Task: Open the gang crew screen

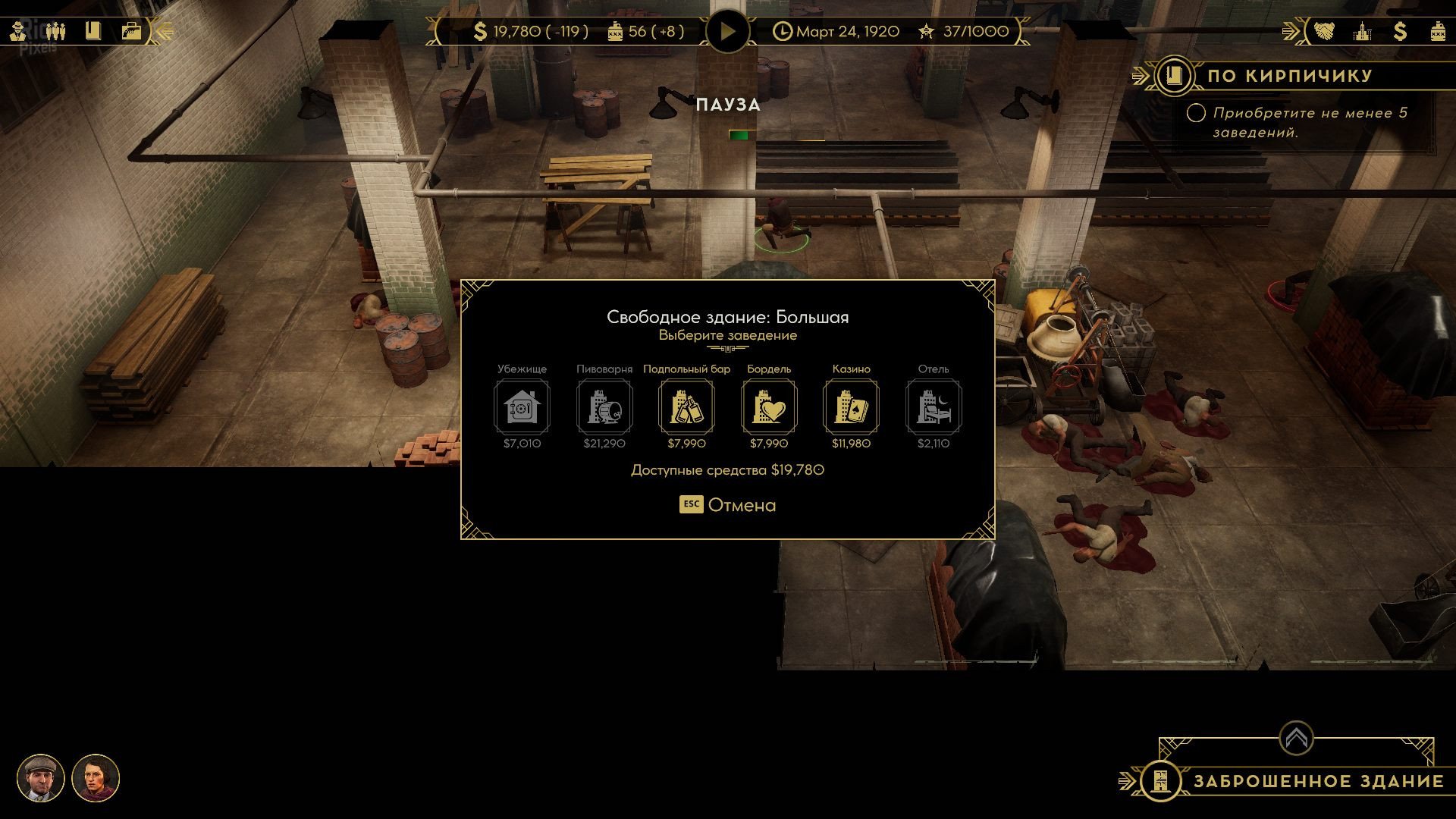Action: (55, 32)
